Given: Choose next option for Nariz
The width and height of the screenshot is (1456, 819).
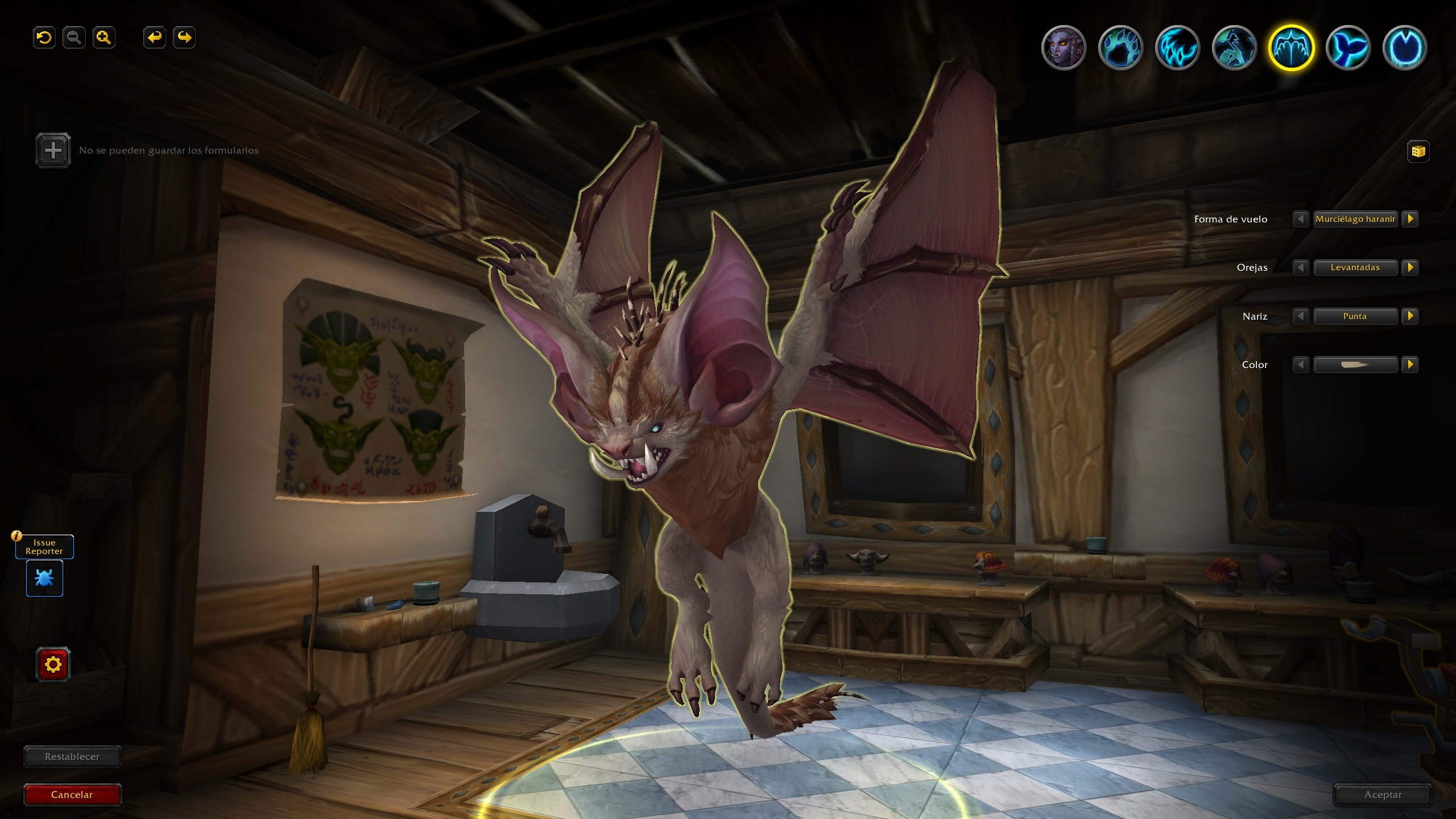Looking at the screenshot, I should 1410,316.
